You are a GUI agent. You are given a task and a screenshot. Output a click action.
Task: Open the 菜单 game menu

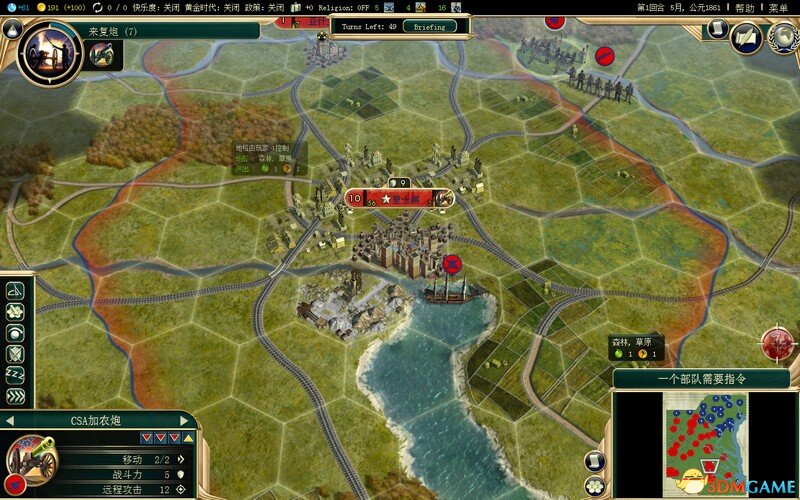(778, 7)
